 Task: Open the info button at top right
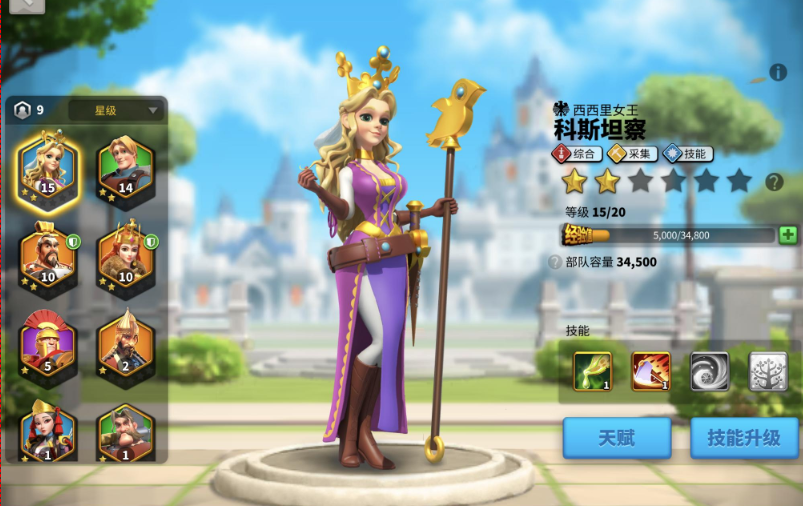pos(778,73)
